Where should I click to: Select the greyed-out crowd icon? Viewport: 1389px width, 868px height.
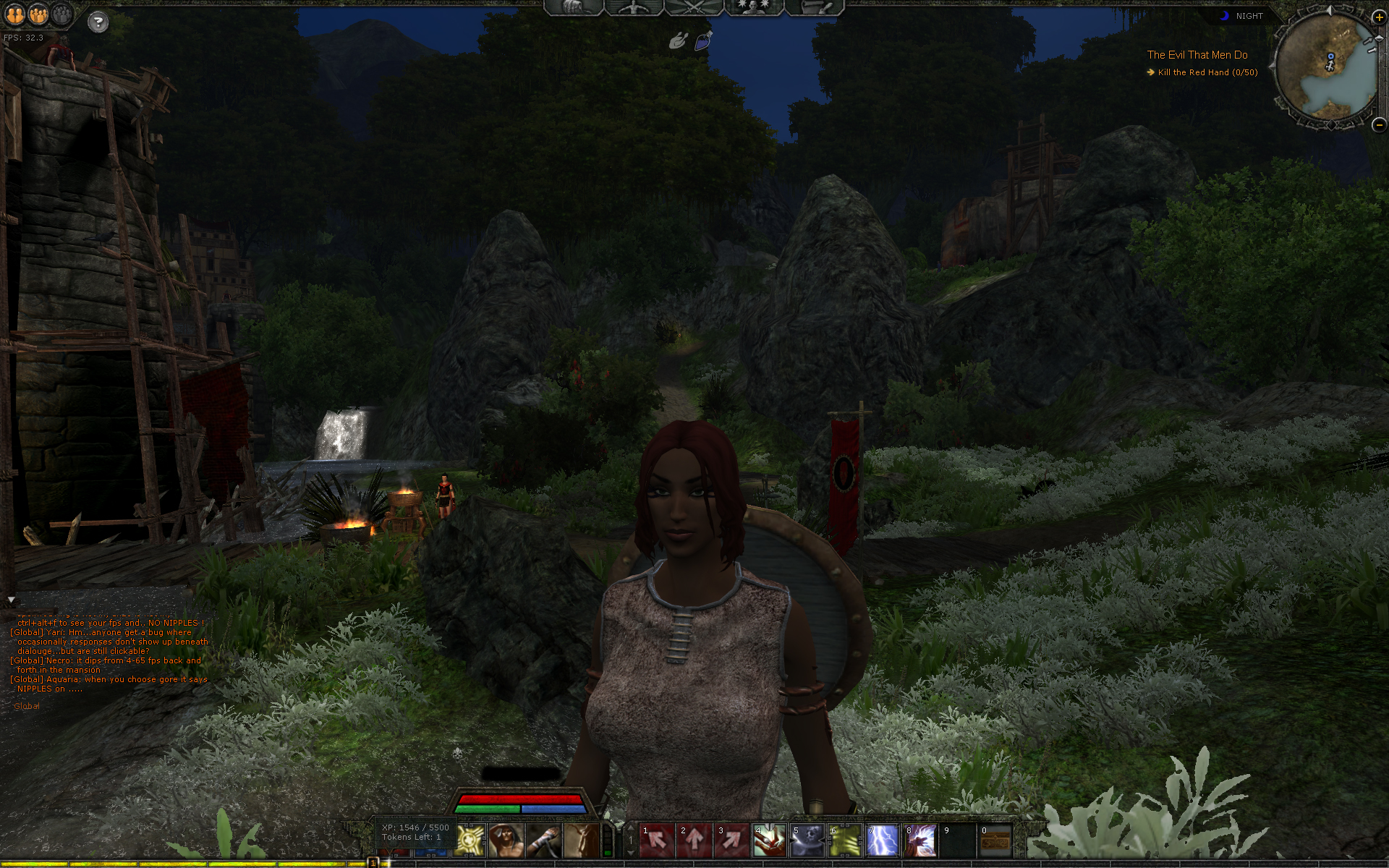click(63, 14)
